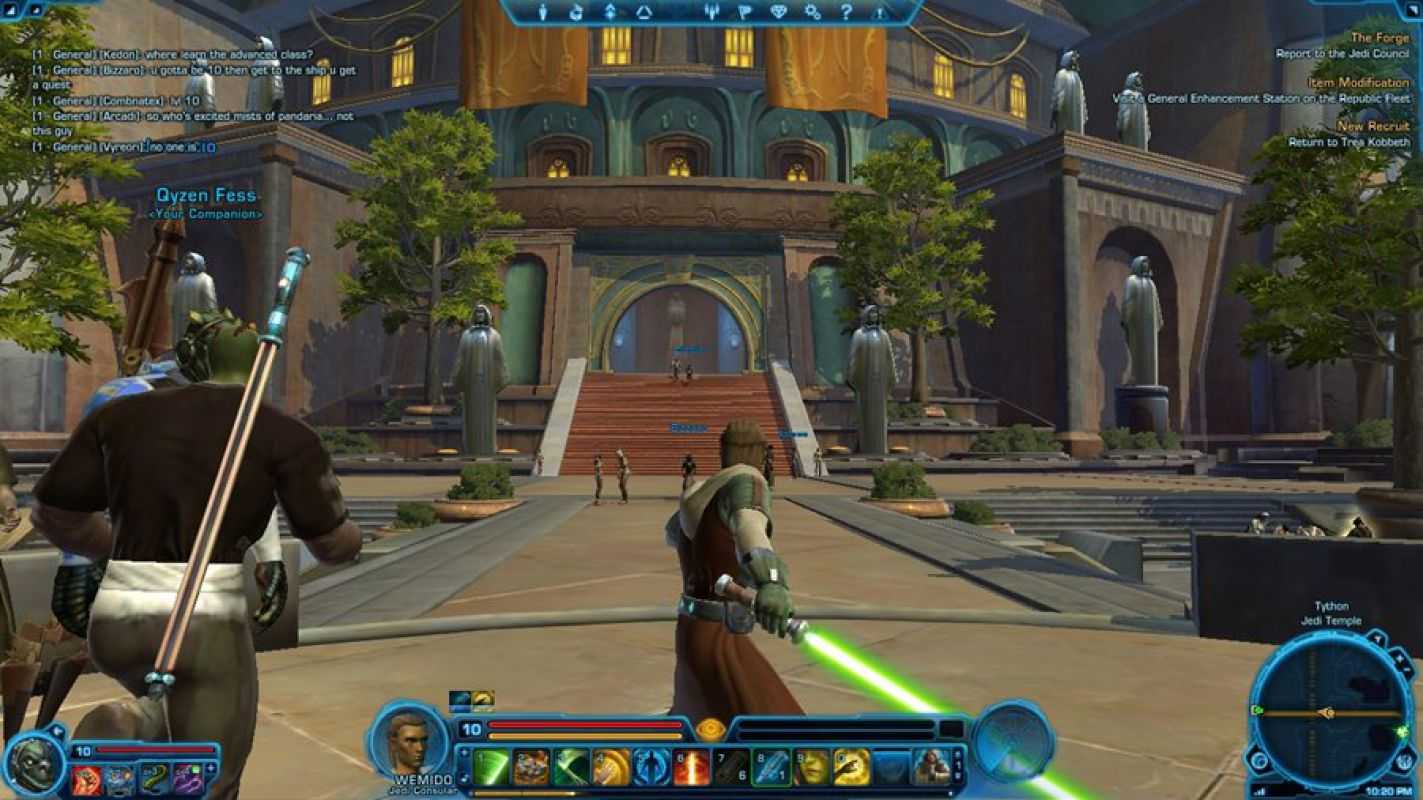Use the blue crystal item in slot 8
The image size is (1423, 800).
coord(771,767)
